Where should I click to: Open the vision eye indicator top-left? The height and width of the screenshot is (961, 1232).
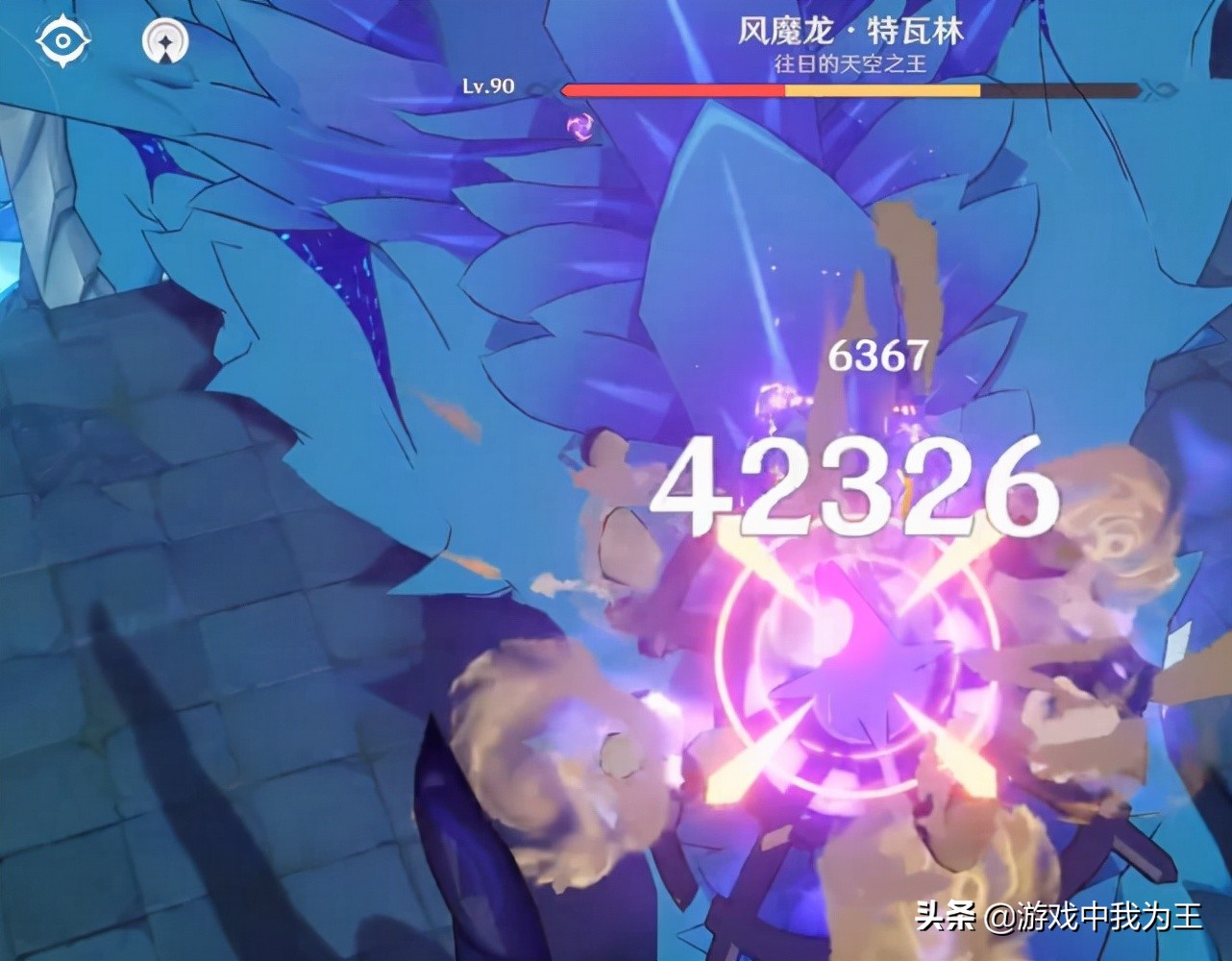click(x=65, y=39)
